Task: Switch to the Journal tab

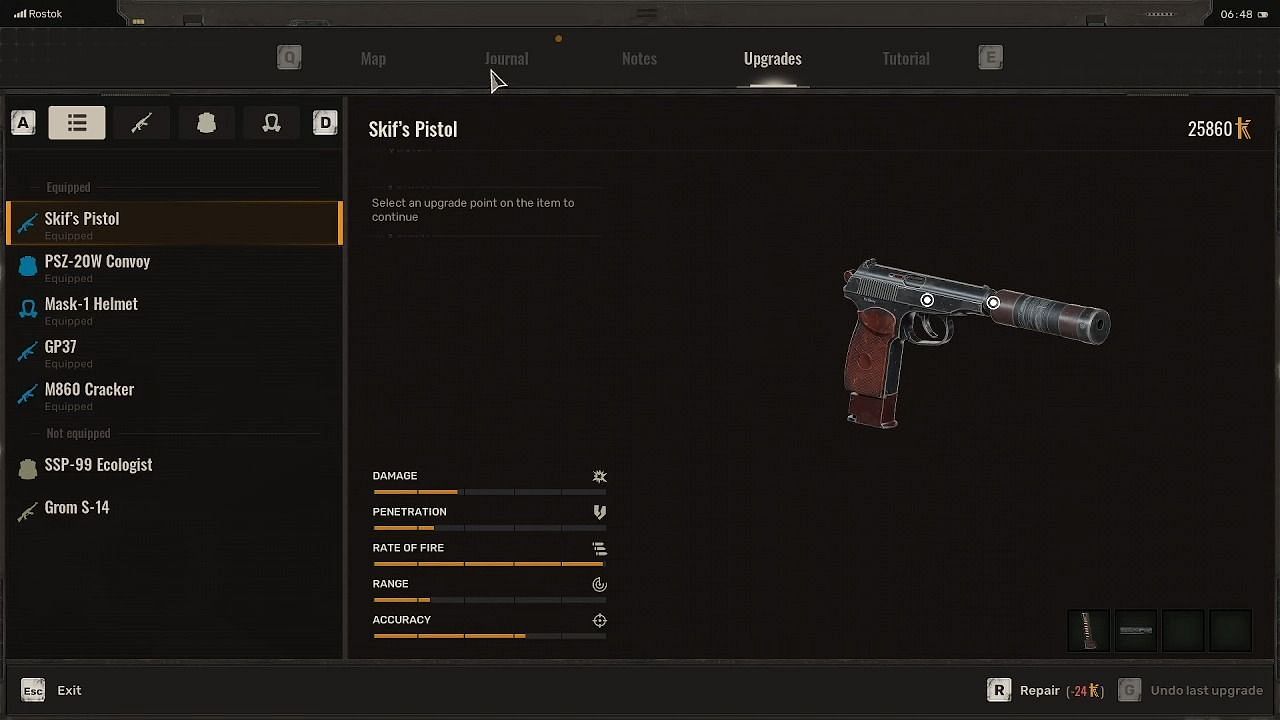Action: coord(506,59)
